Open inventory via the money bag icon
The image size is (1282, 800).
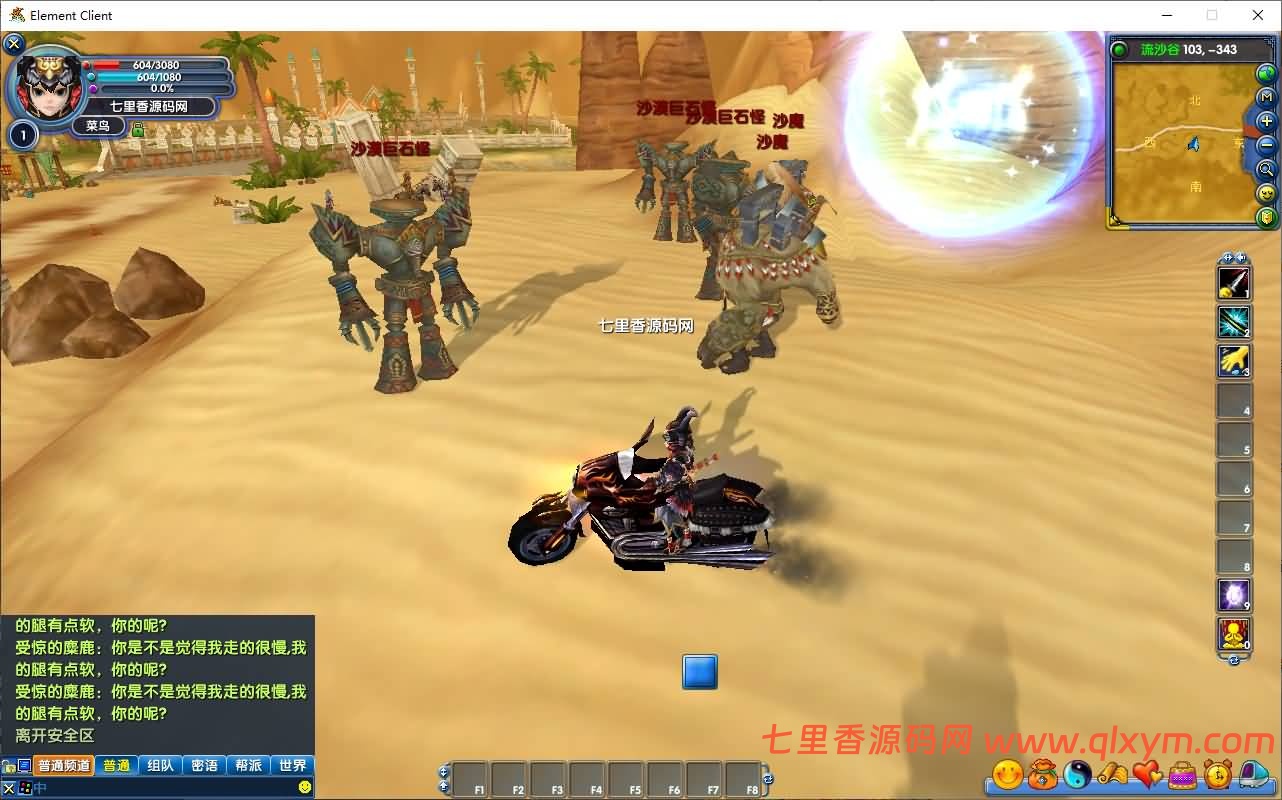(x=1043, y=773)
